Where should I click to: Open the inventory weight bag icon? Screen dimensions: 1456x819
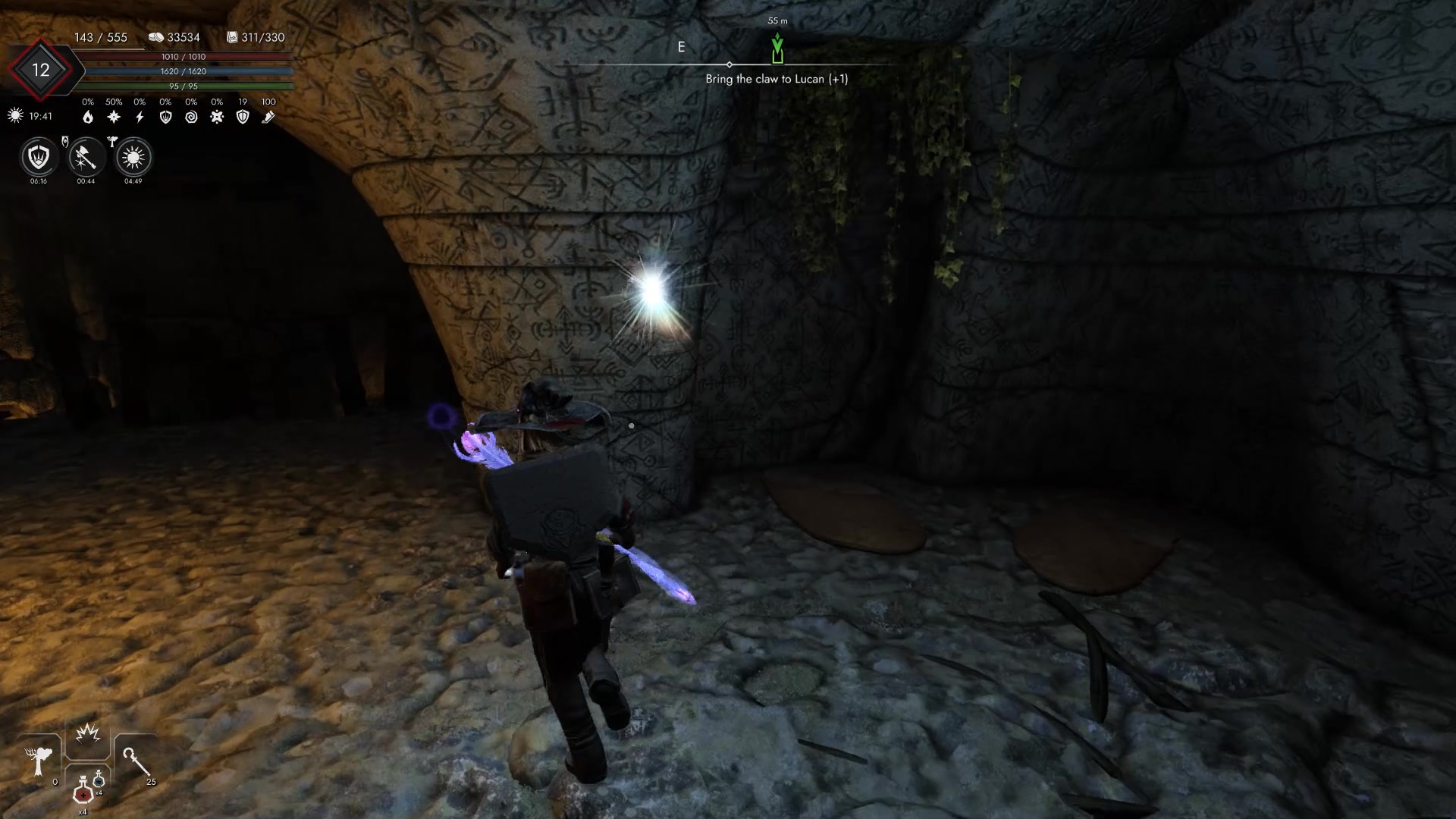233,37
